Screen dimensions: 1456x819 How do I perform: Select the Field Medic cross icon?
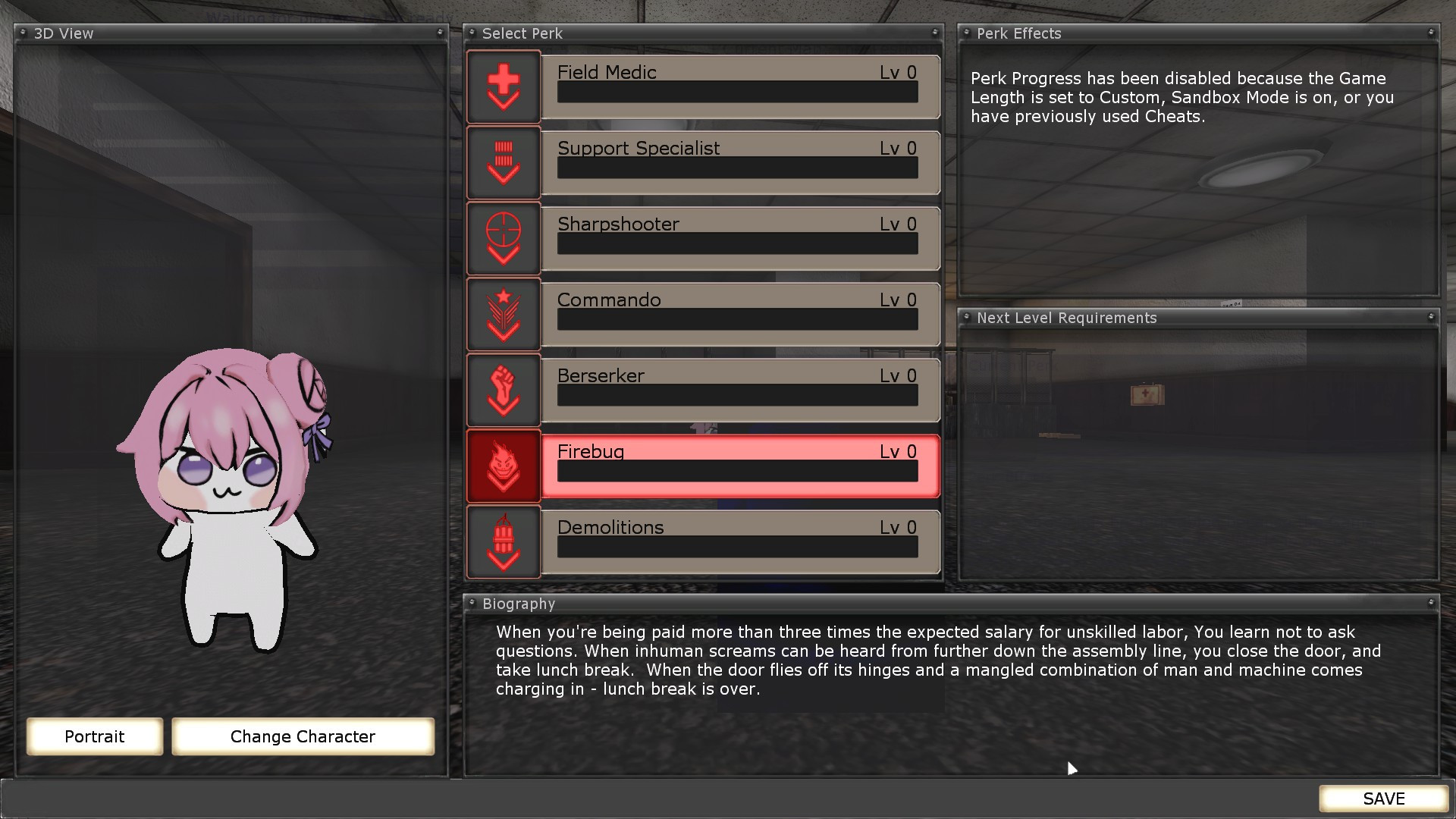[503, 86]
